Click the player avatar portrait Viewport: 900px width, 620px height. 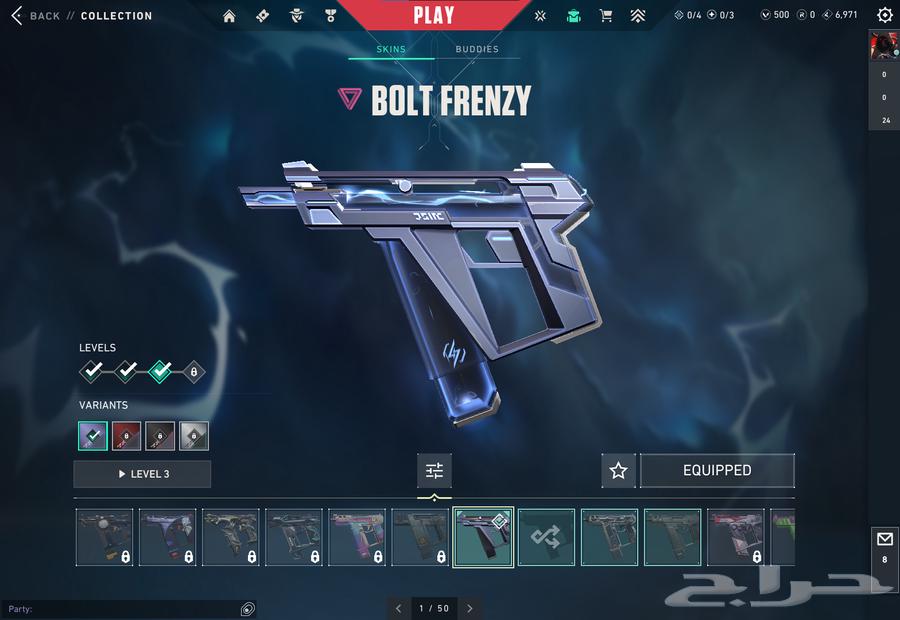(884, 45)
